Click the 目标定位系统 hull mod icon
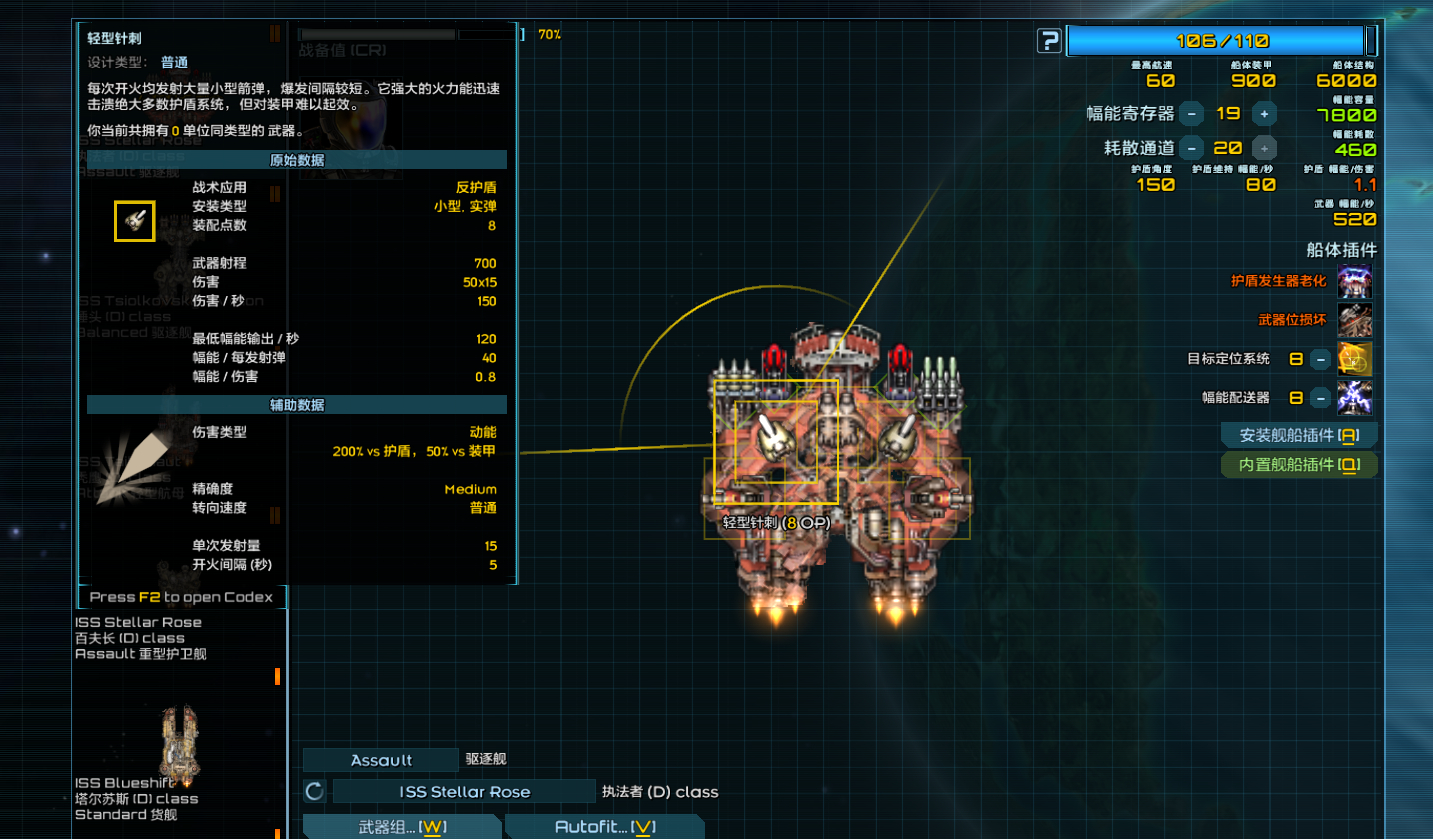 pos(1355,359)
